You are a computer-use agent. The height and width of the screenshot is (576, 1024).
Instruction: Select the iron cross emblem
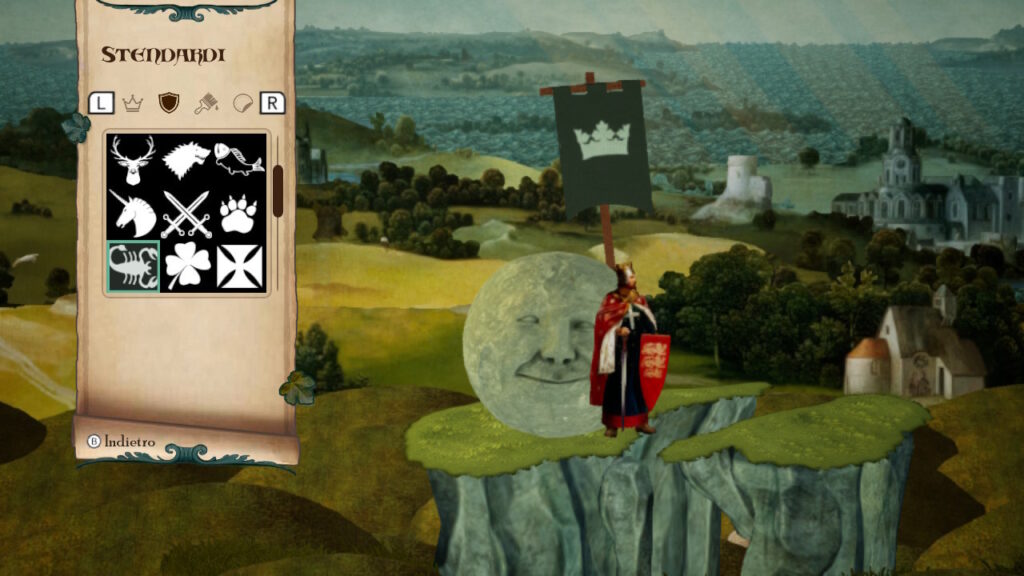(240, 266)
